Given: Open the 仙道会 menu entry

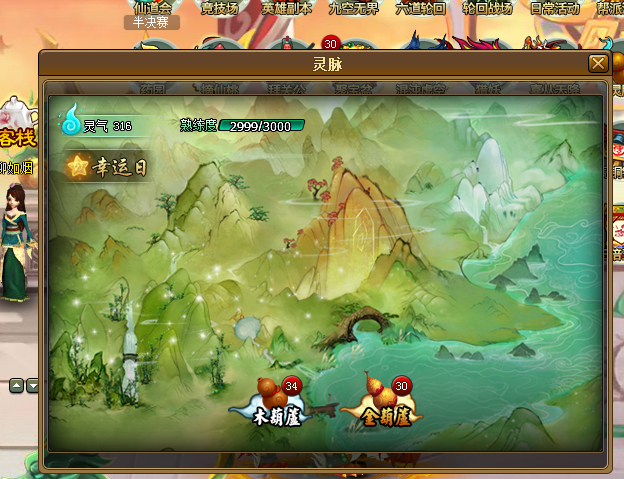Looking at the screenshot, I should [x=153, y=8].
